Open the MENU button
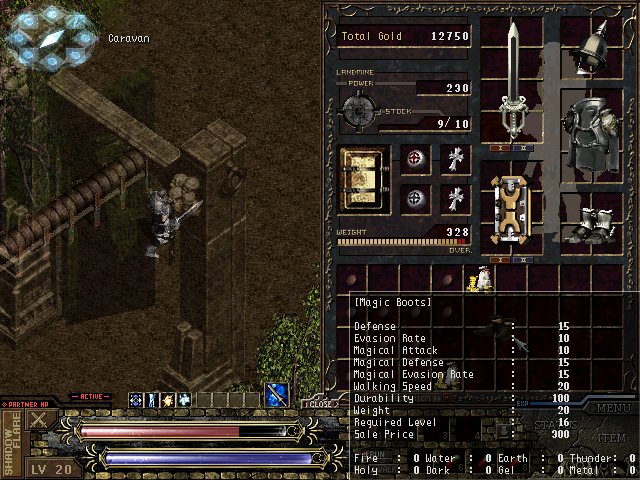Image resolution: width=640 pixels, height=480 pixels. [613, 407]
